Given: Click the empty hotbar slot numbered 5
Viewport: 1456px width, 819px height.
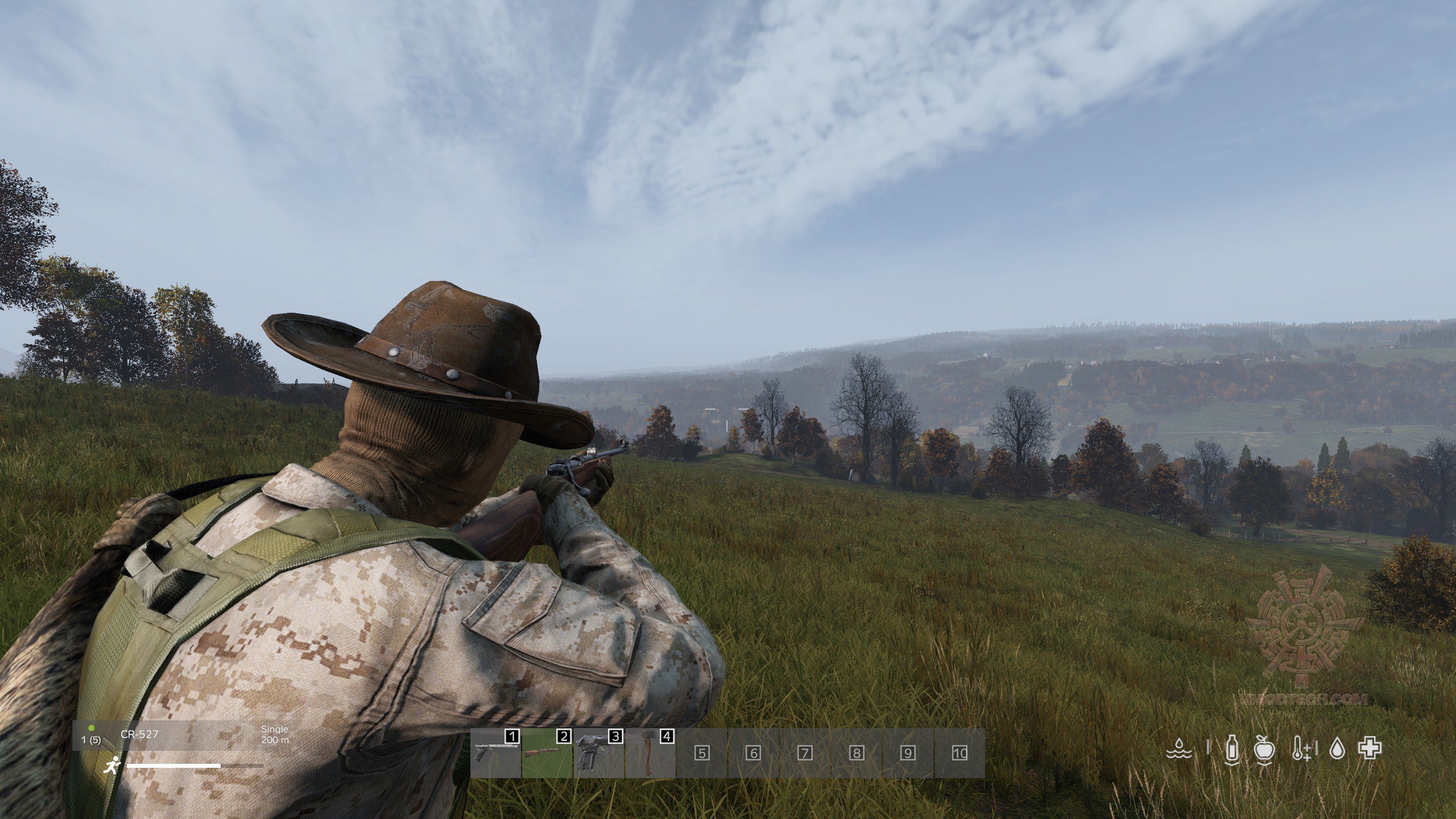Looking at the screenshot, I should tap(702, 753).
